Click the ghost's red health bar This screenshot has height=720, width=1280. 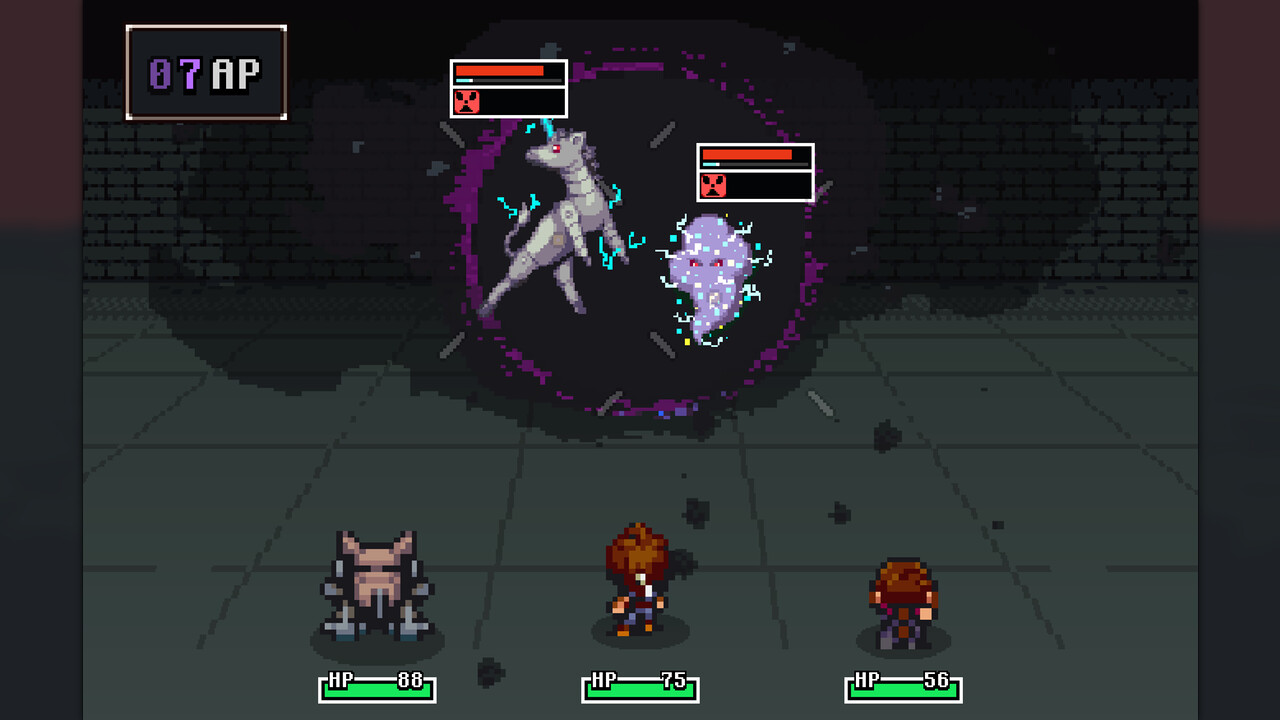tap(748, 157)
